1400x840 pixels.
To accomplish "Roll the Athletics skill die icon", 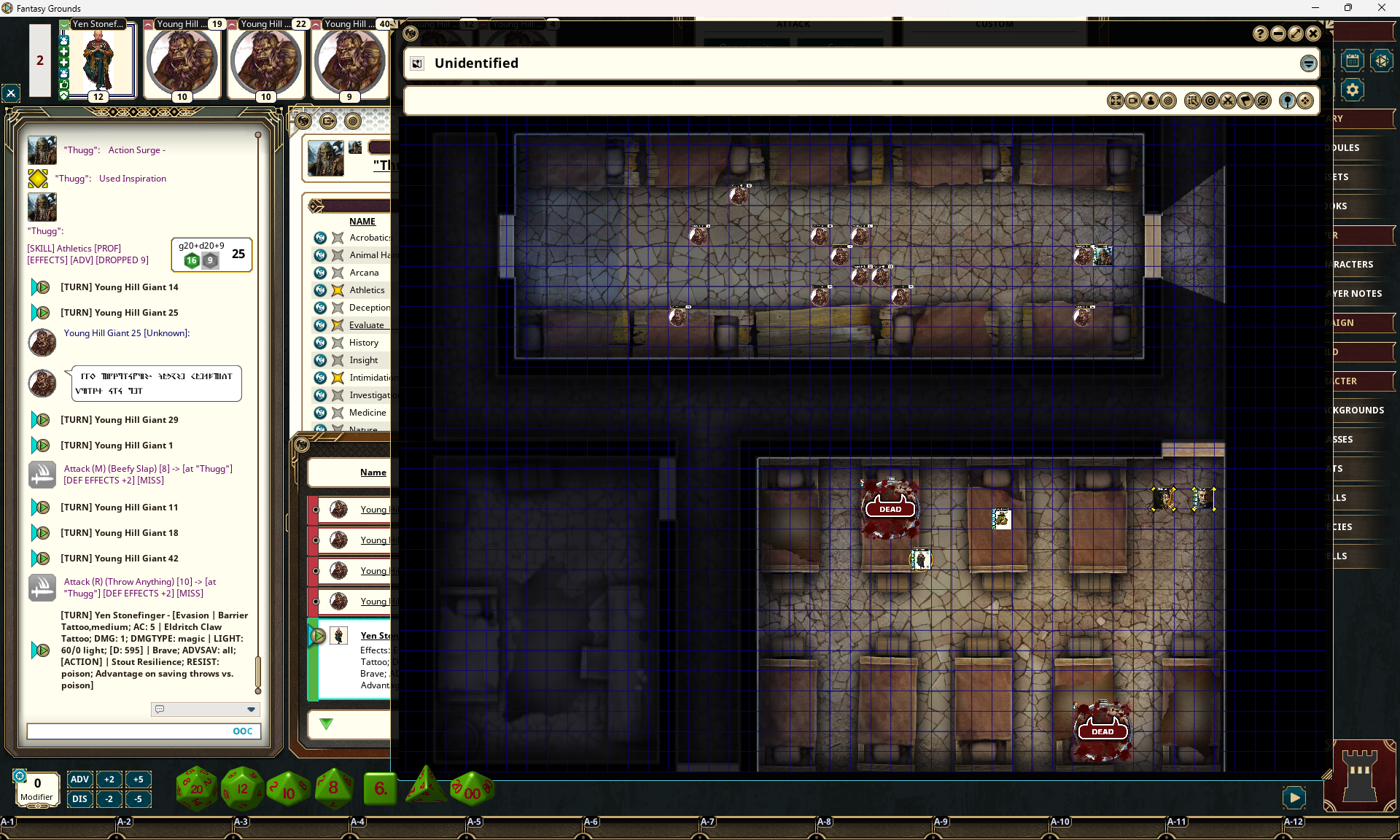I will (x=321, y=290).
